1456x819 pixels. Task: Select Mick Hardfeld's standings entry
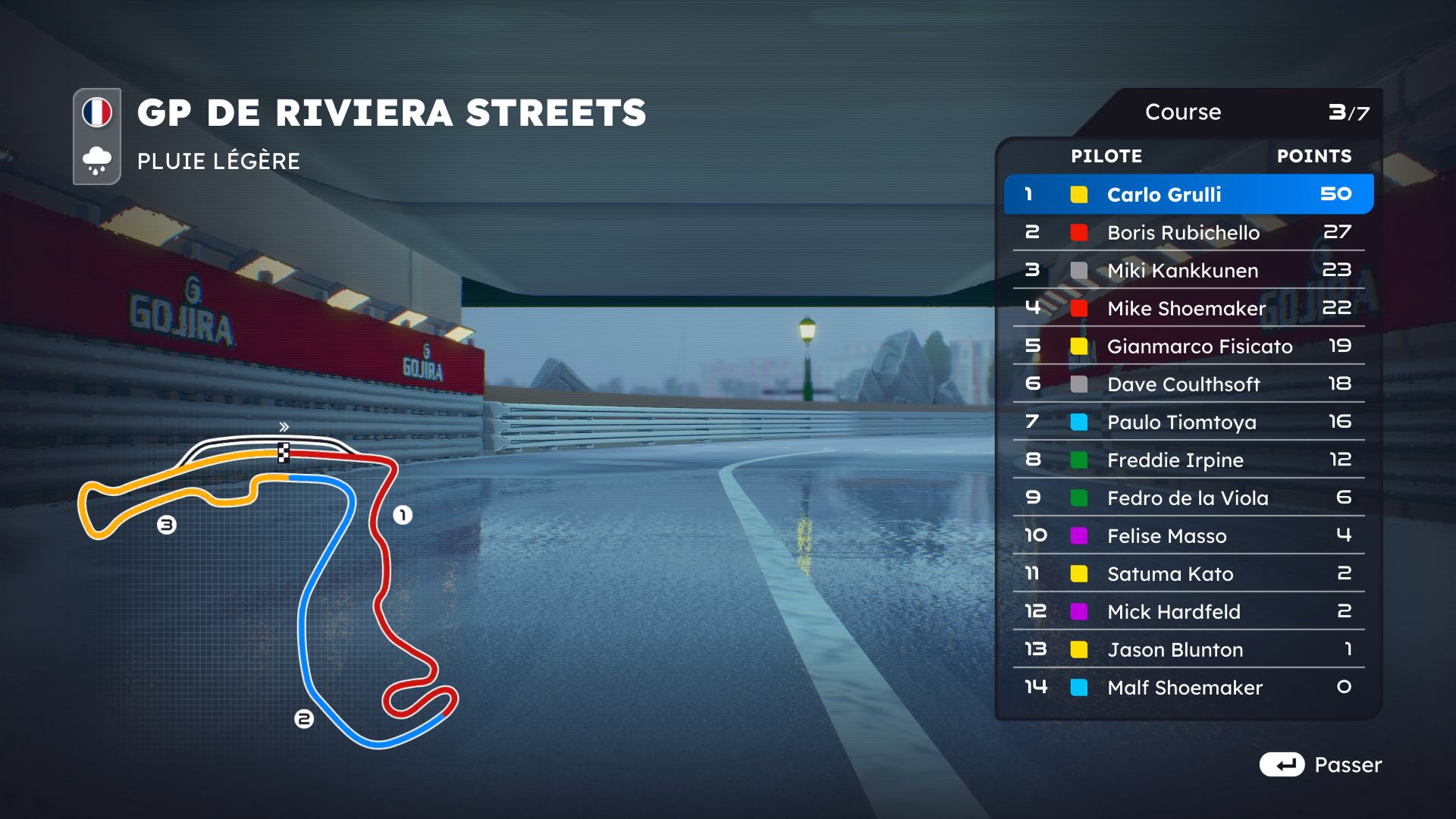tap(1188, 611)
